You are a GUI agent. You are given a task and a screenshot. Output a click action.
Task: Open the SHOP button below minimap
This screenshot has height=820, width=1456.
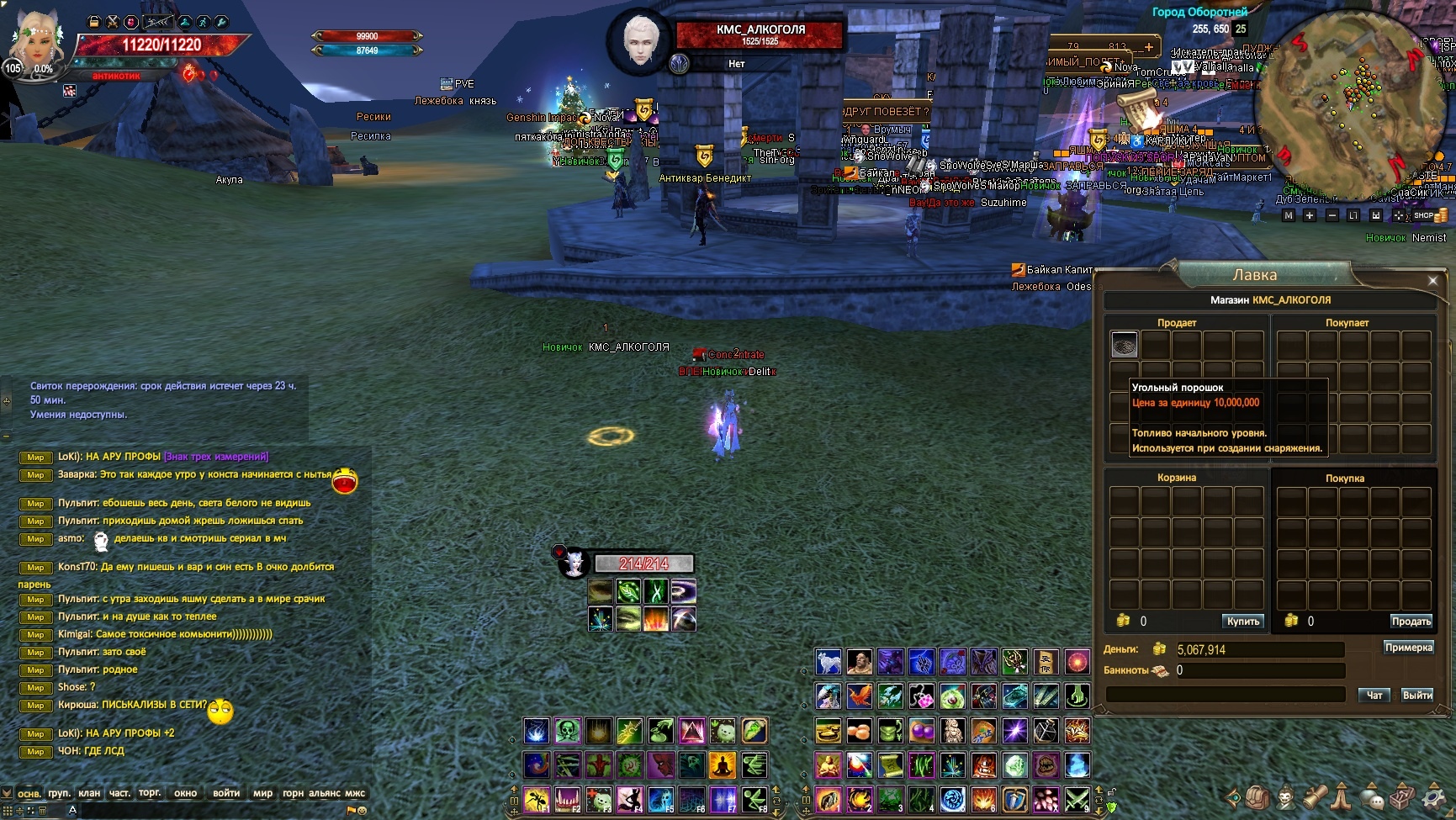point(1423,216)
